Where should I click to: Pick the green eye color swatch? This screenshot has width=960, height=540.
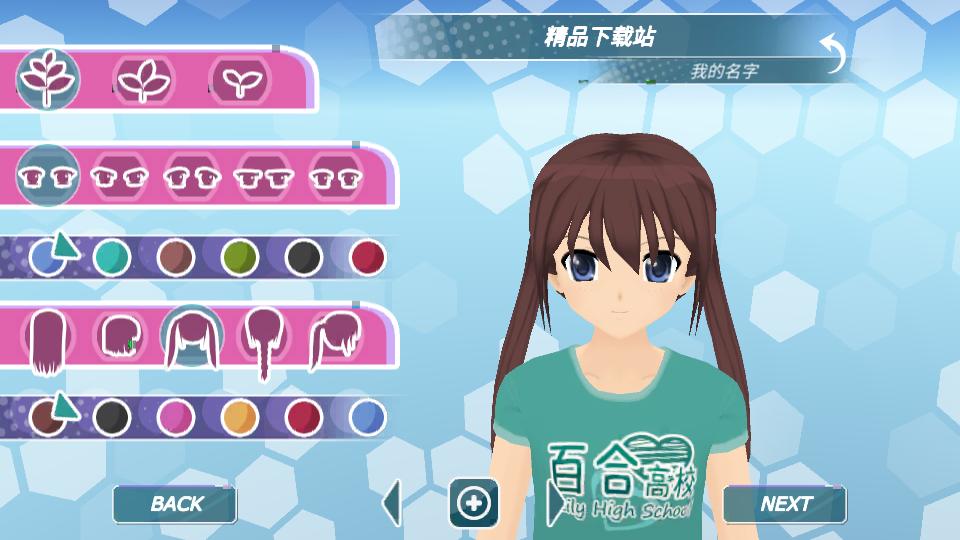click(239, 257)
